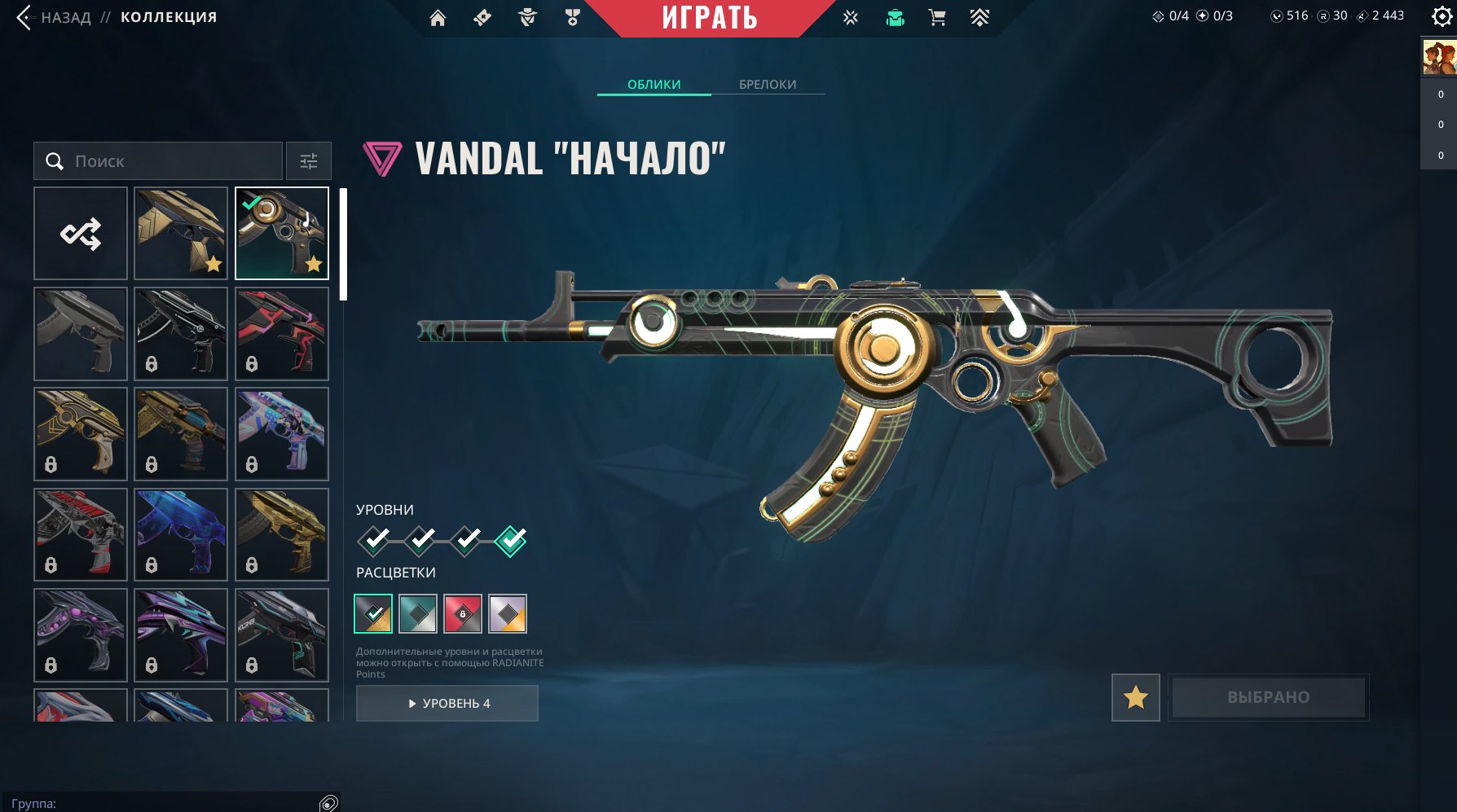This screenshot has height=812, width=1457.
Task: Open the Career medal icon
Action: click(572, 16)
